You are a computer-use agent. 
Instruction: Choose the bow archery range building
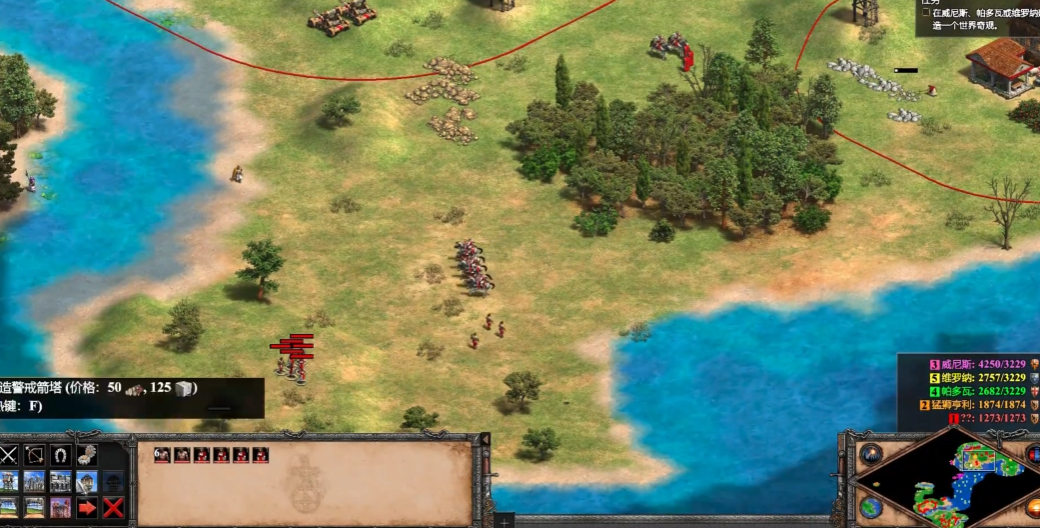(x=35, y=456)
